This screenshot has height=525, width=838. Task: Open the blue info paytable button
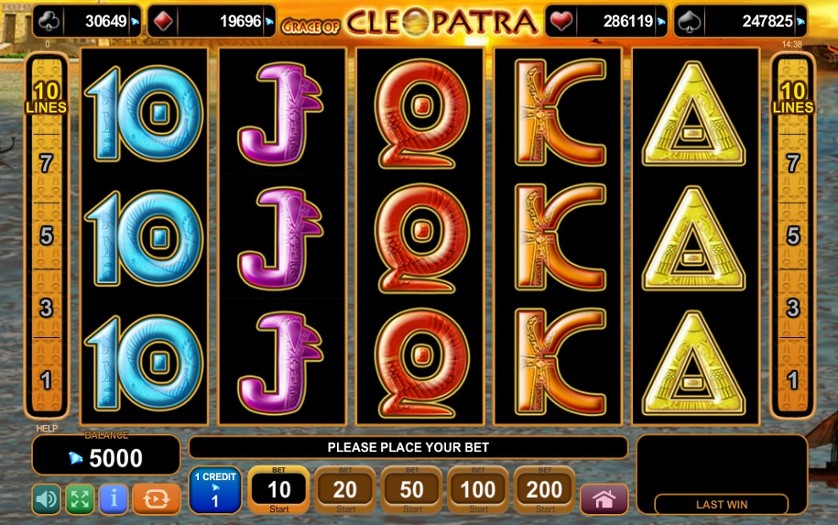(x=114, y=498)
